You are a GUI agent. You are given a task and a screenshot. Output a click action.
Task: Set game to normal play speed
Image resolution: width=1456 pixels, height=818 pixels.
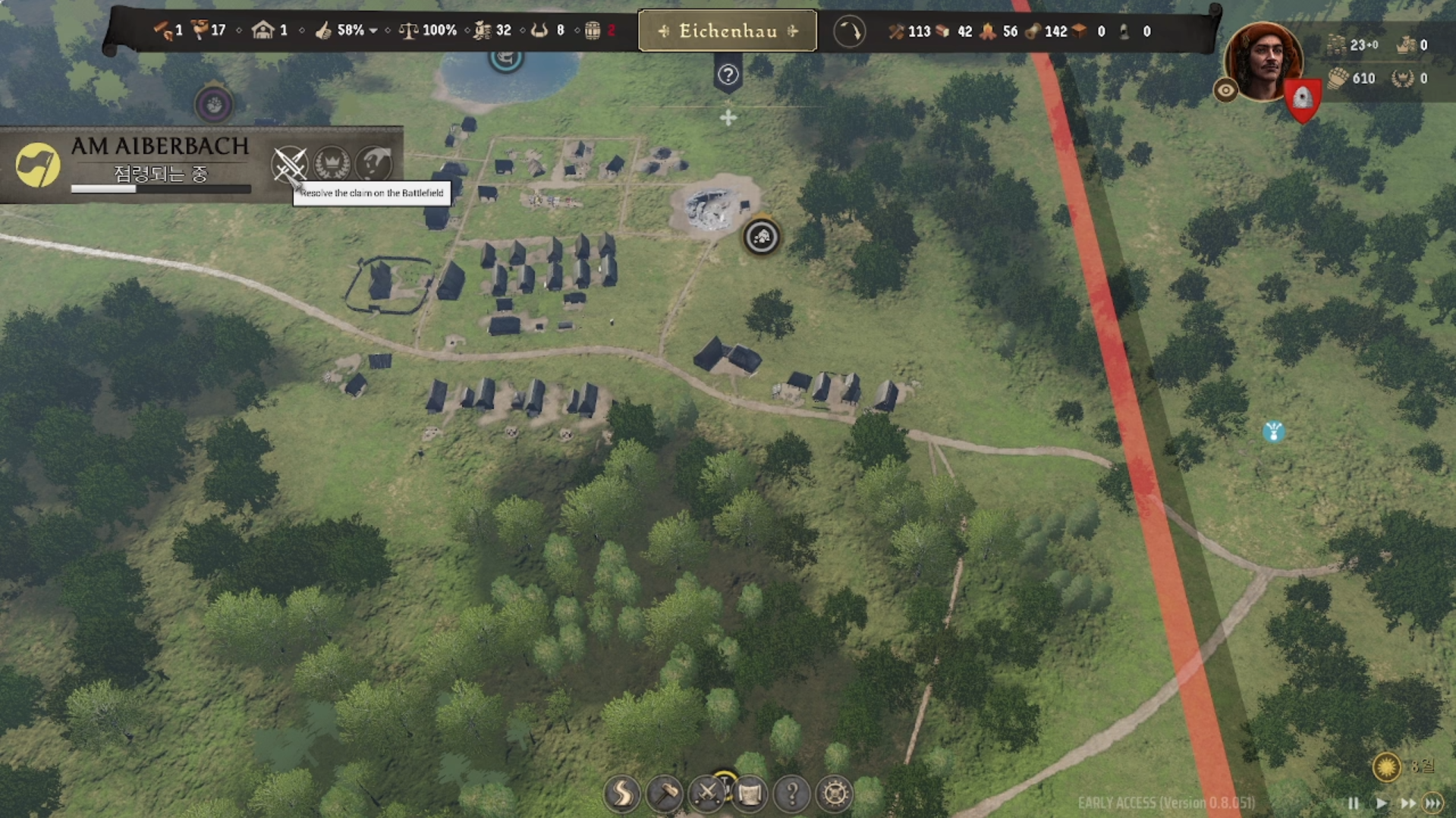click(1381, 803)
